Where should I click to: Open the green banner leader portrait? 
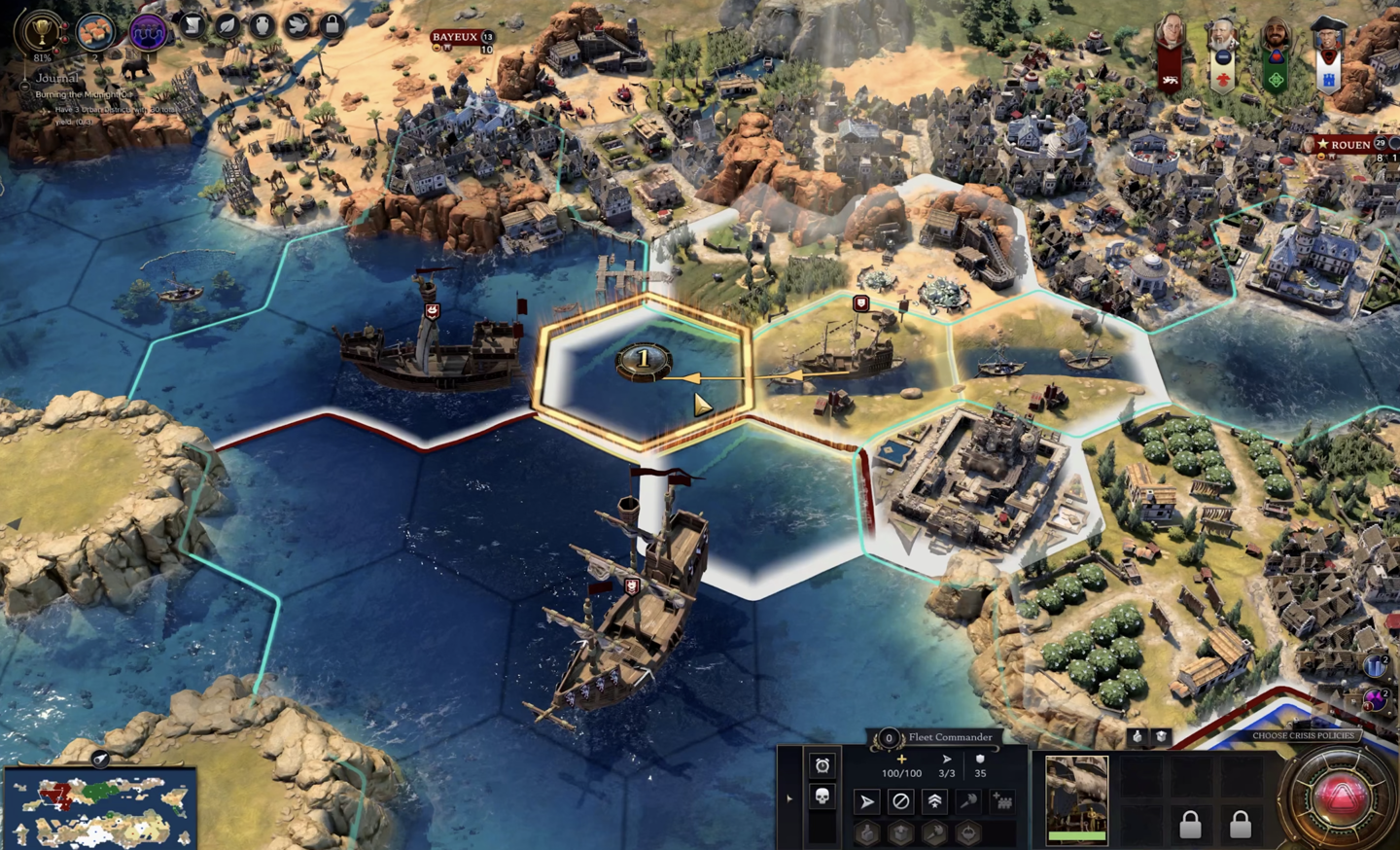point(1276,55)
